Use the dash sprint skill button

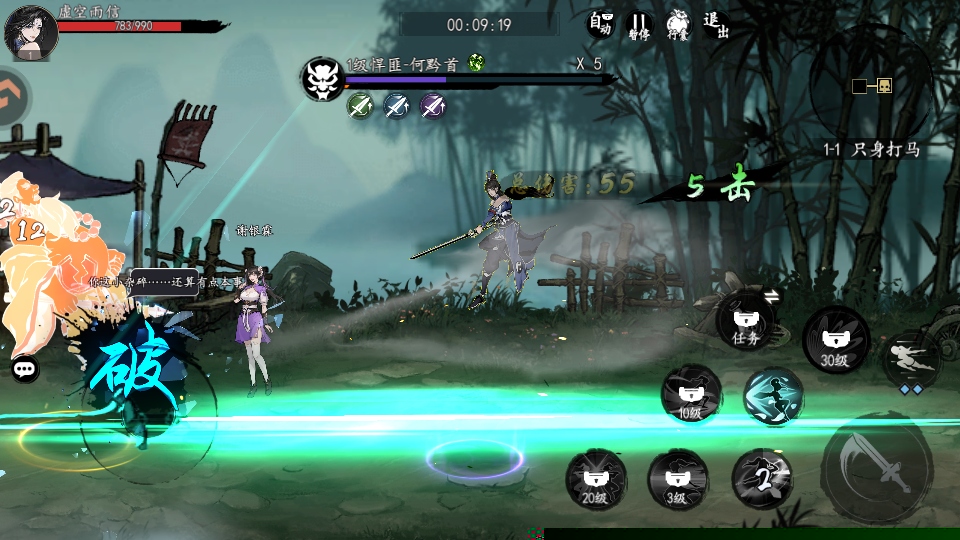coord(910,357)
